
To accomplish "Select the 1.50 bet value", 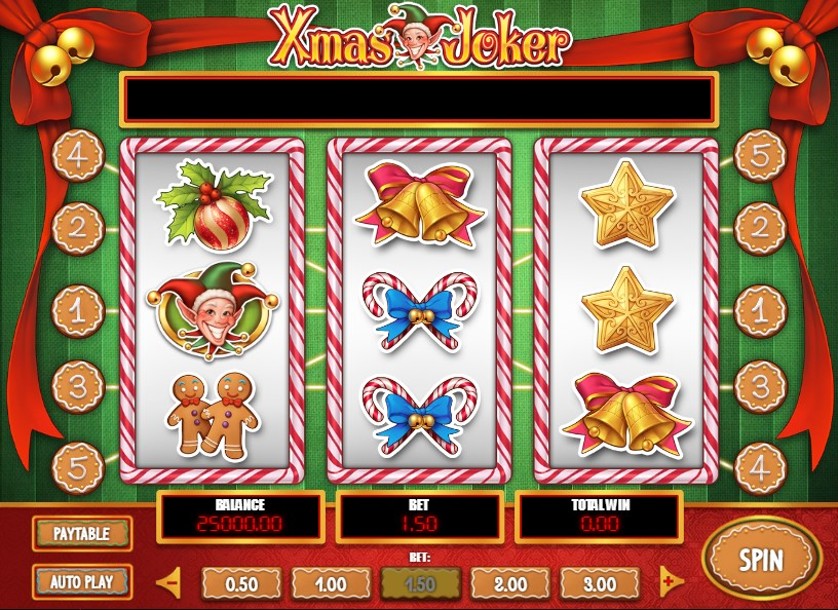I will pos(421,584).
